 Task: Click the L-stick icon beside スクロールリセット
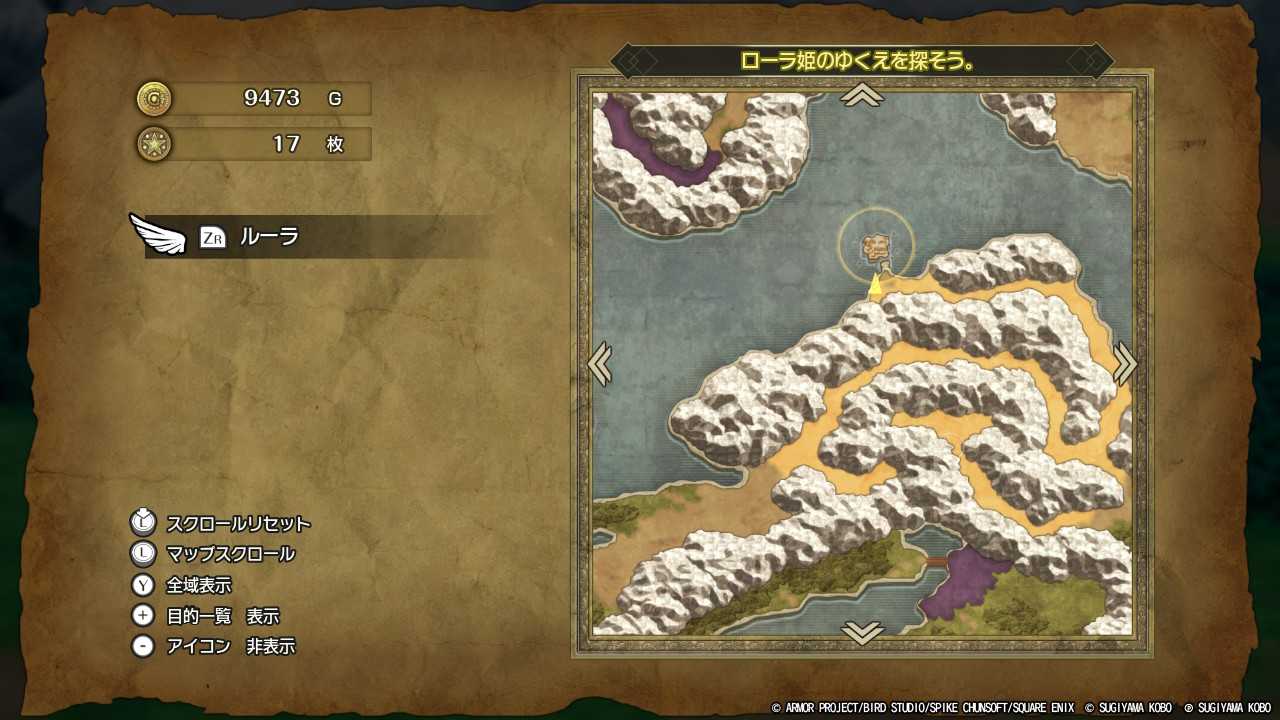143,523
